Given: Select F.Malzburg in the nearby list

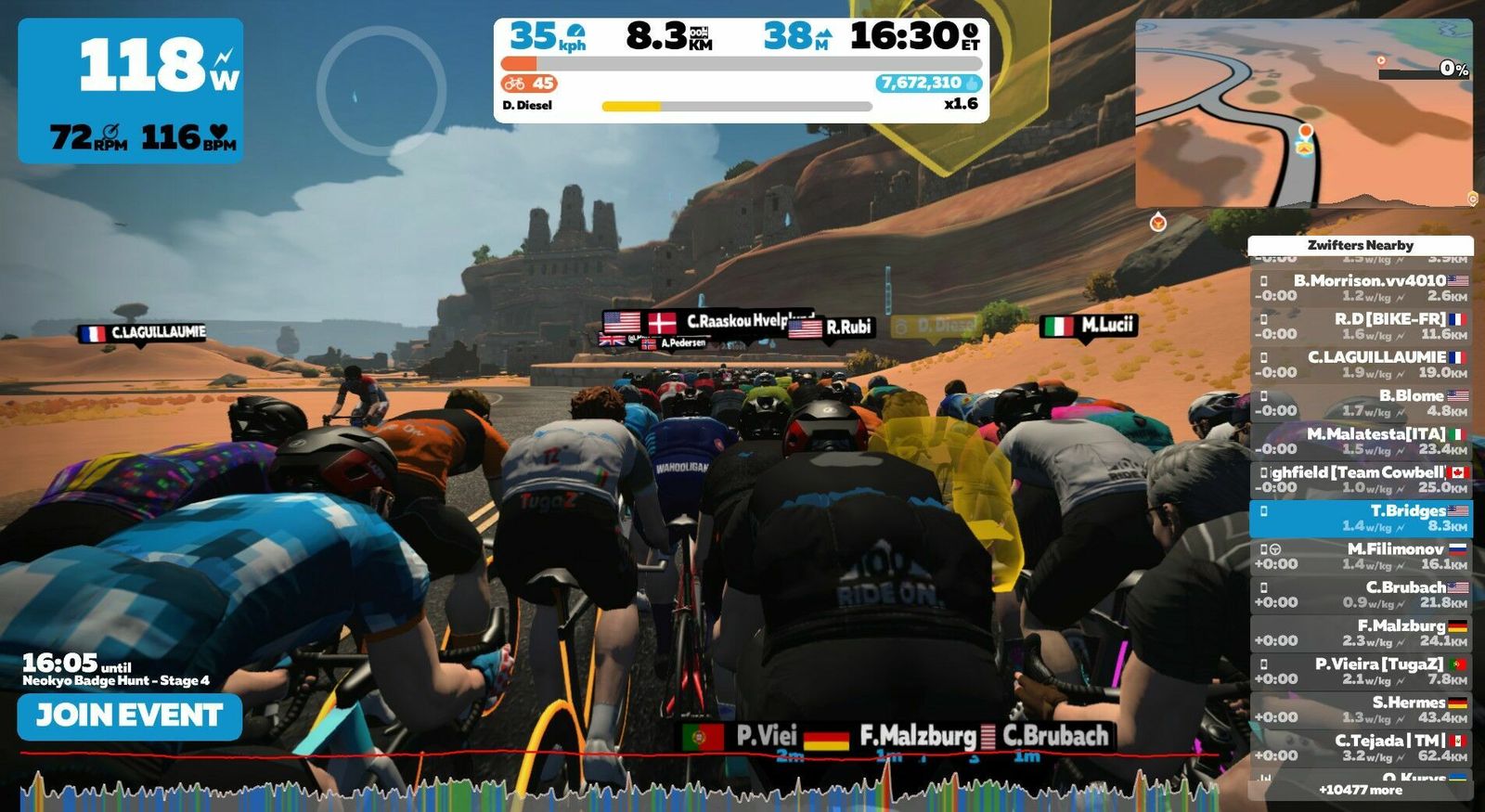Looking at the screenshot, I should point(1361,633).
